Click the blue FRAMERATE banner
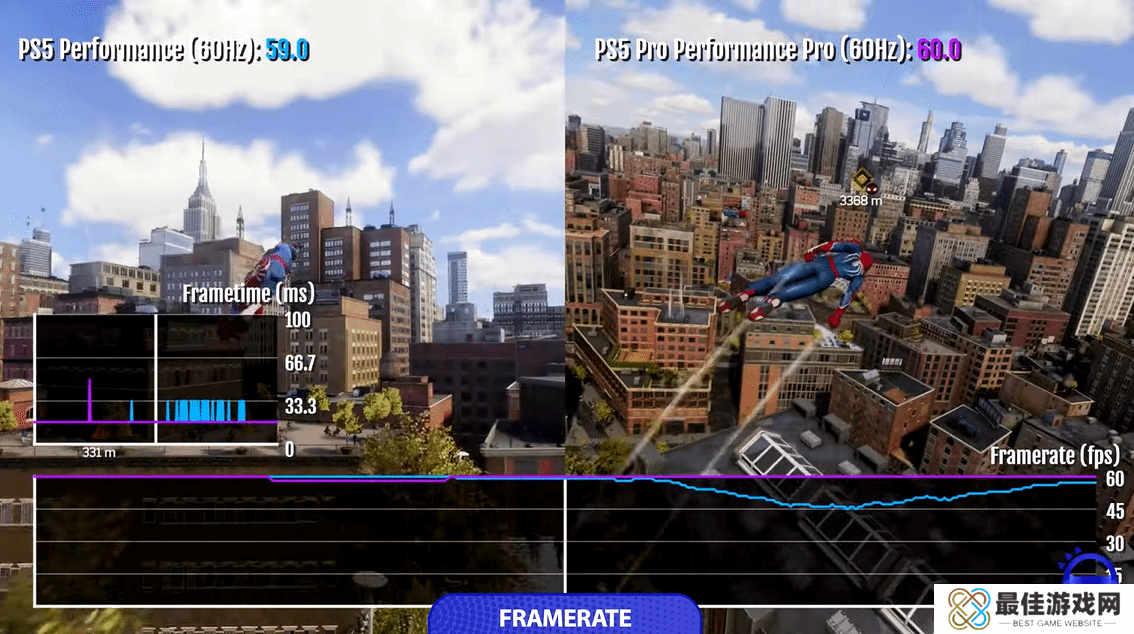This screenshot has height=634, width=1134. point(565,616)
